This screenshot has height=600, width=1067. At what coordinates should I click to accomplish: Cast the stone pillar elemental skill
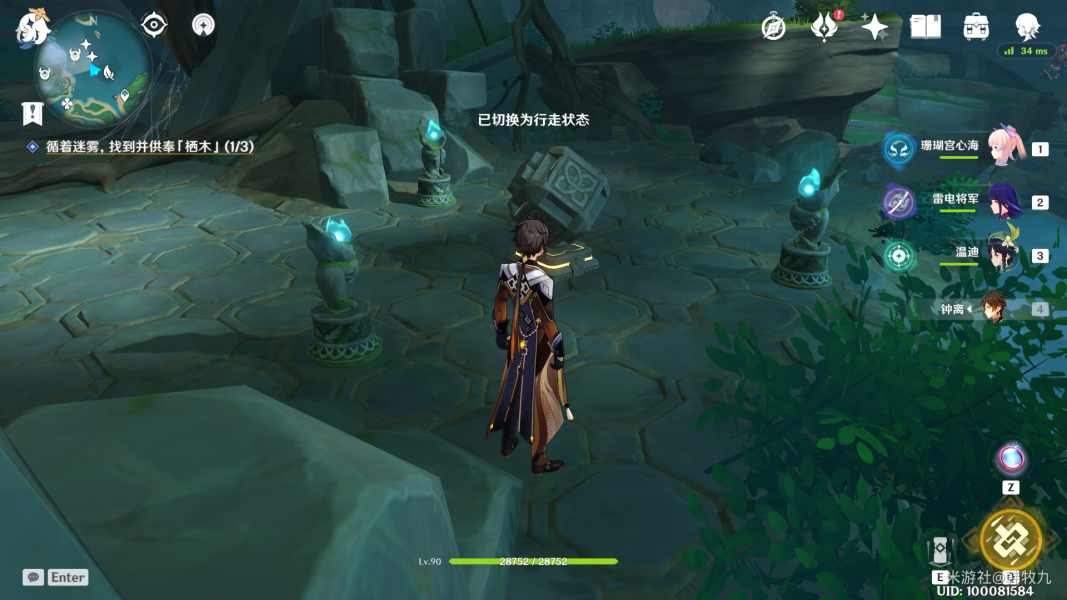[939, 550]
